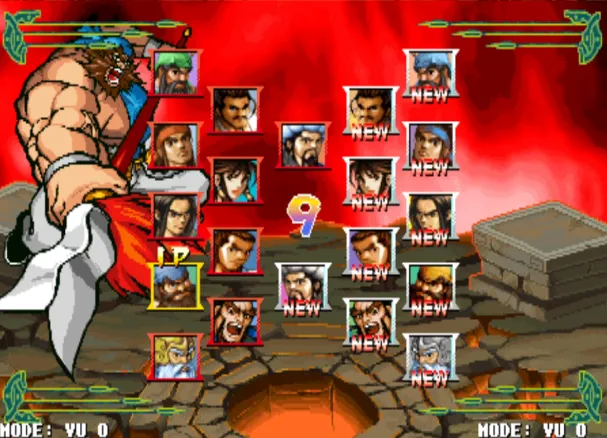Choose the NEW brown-haired young man portrait

[370, 251]
